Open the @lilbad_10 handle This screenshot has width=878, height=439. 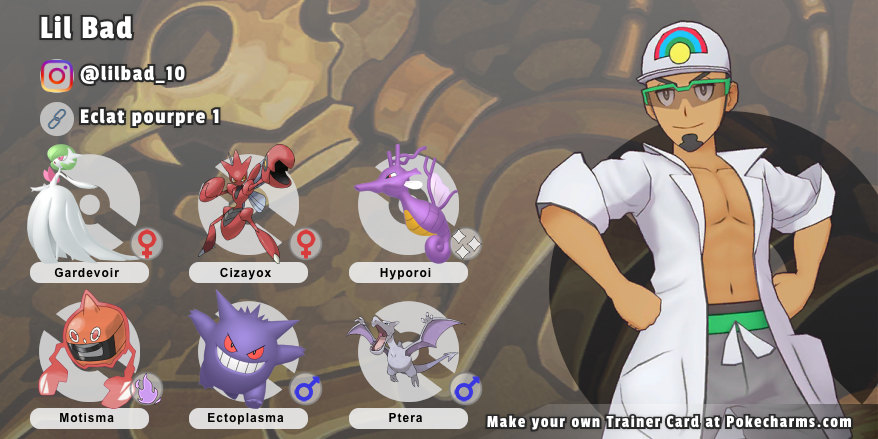(133, 75)
